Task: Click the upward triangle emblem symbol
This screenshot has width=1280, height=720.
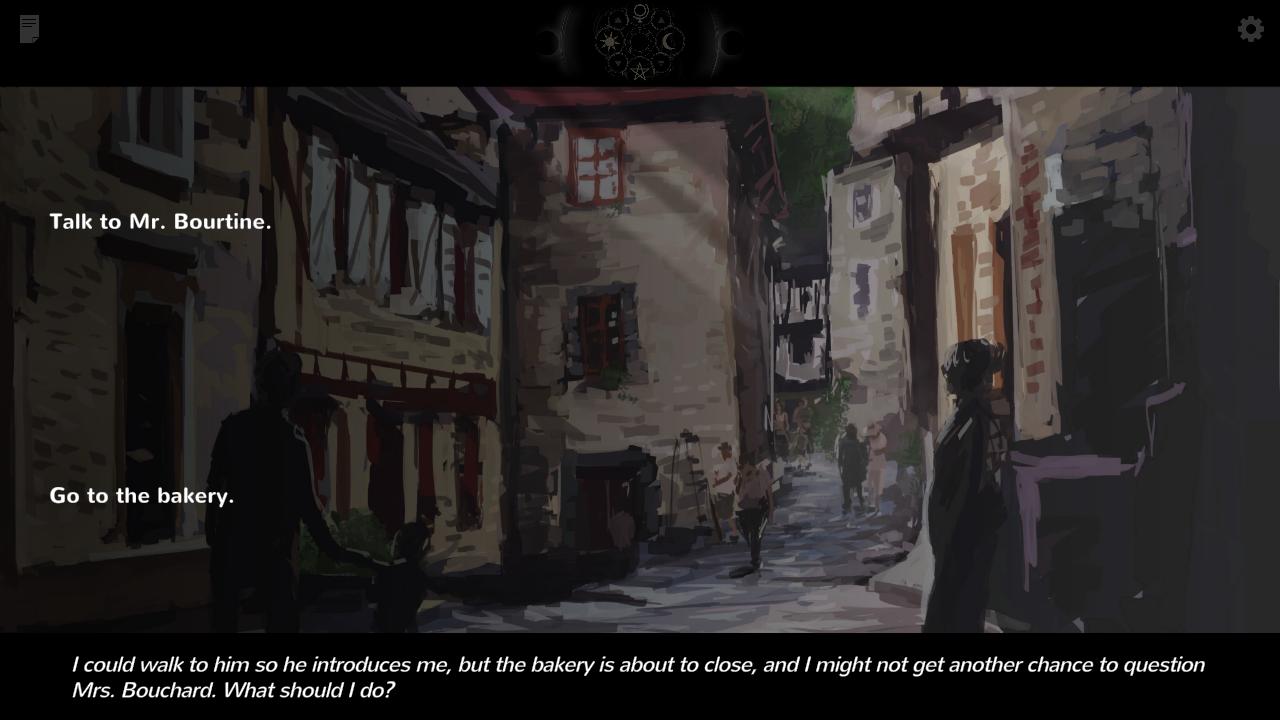Action: pyautogui.click(x=618, y=19)
